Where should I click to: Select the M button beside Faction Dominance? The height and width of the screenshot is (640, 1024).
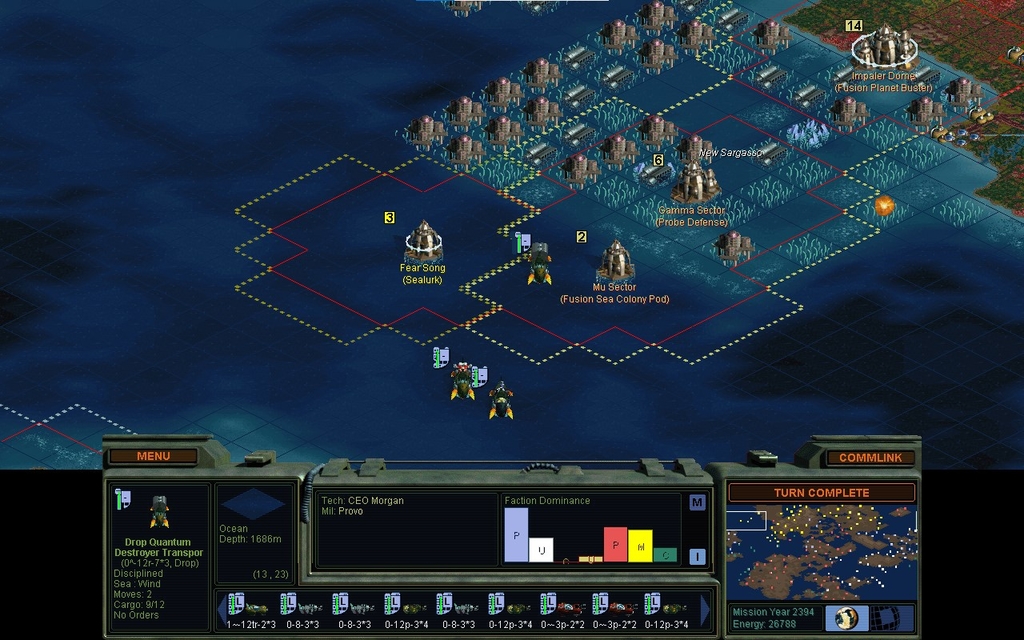point(697,502)
